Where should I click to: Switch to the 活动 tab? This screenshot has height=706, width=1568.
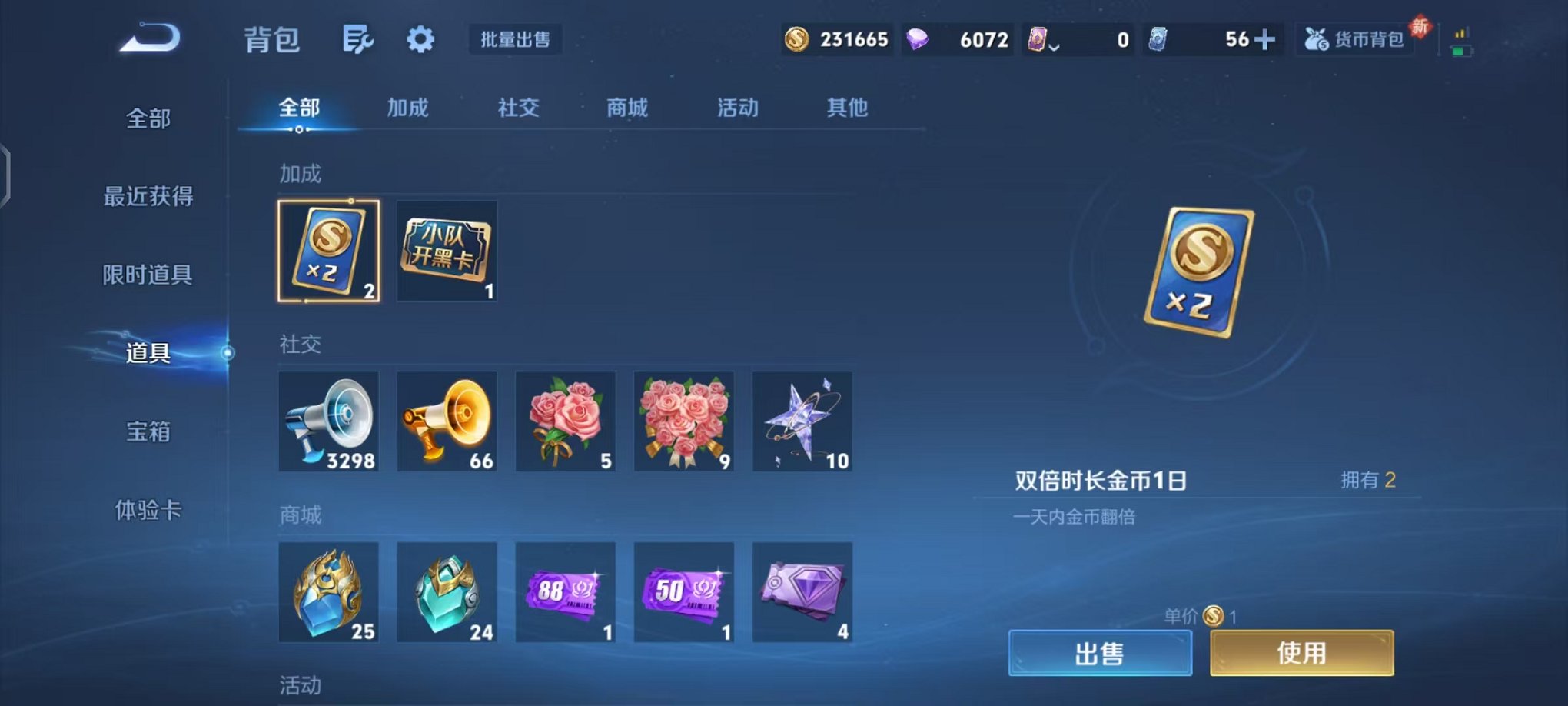click(x=737, y=108)
